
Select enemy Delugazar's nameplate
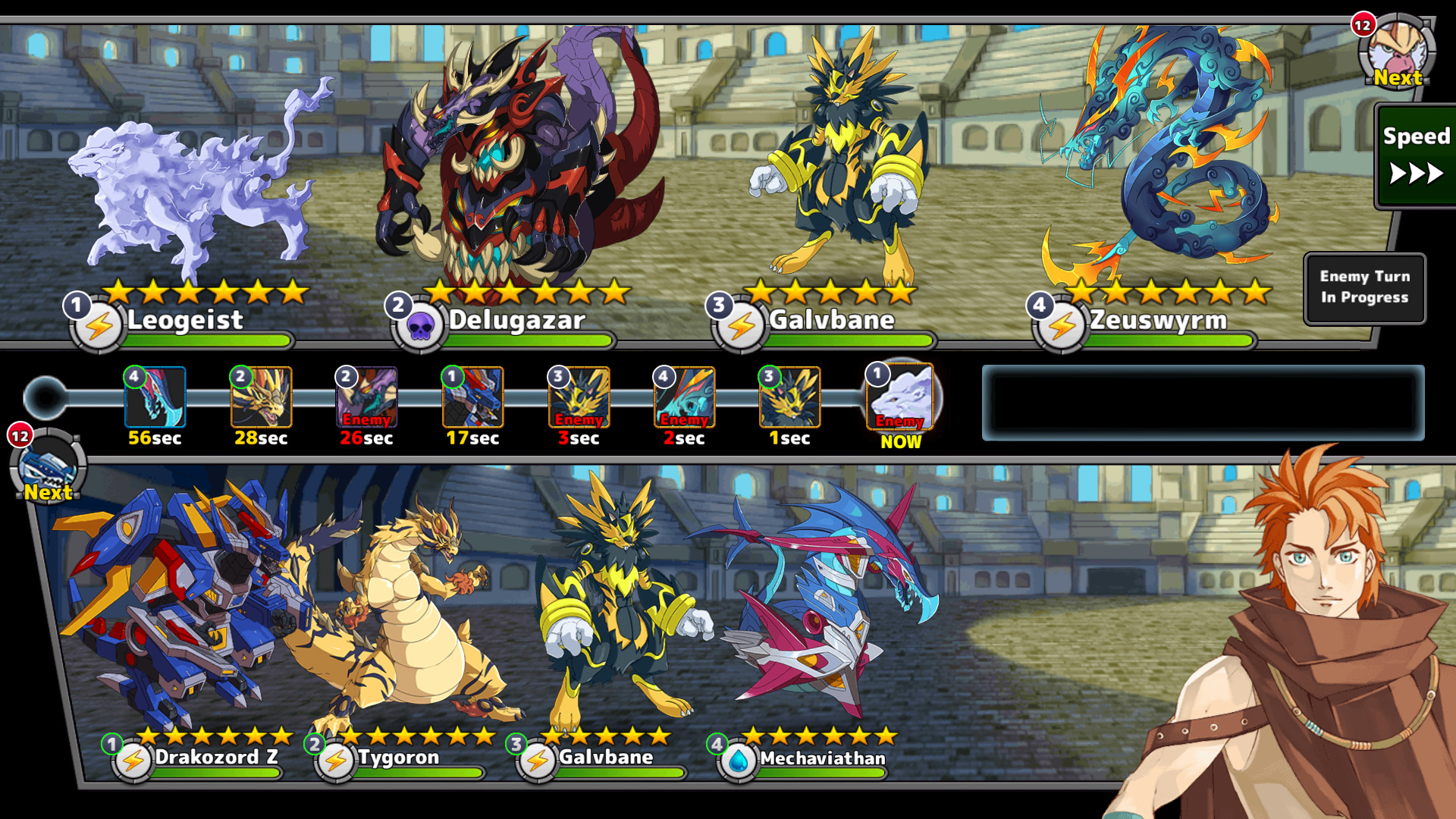(516, 321)
